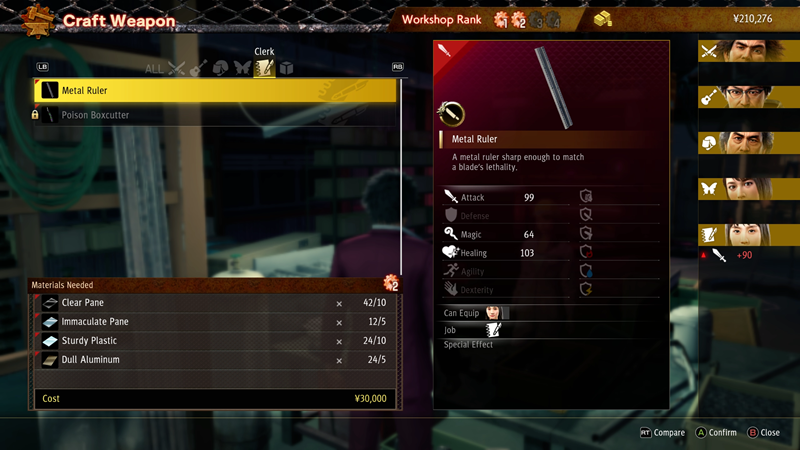
Task: Select the Clerk party member portrait
Action: [748, 235]
